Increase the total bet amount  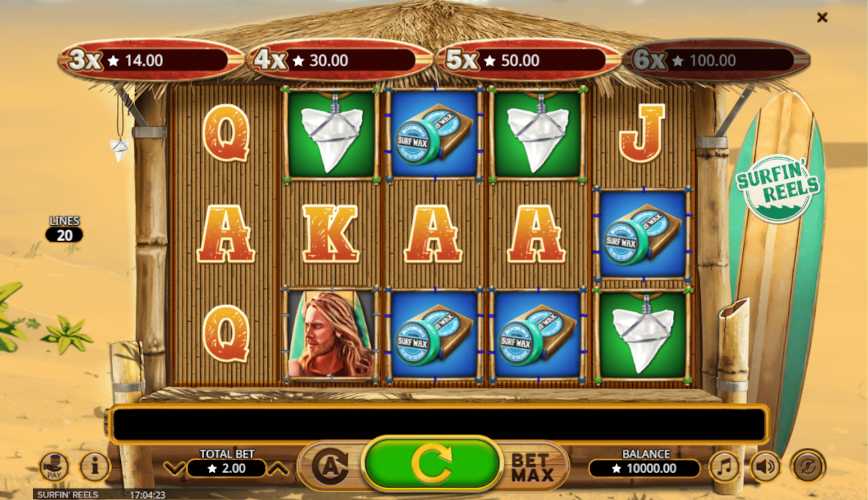[x=279, y=468]
